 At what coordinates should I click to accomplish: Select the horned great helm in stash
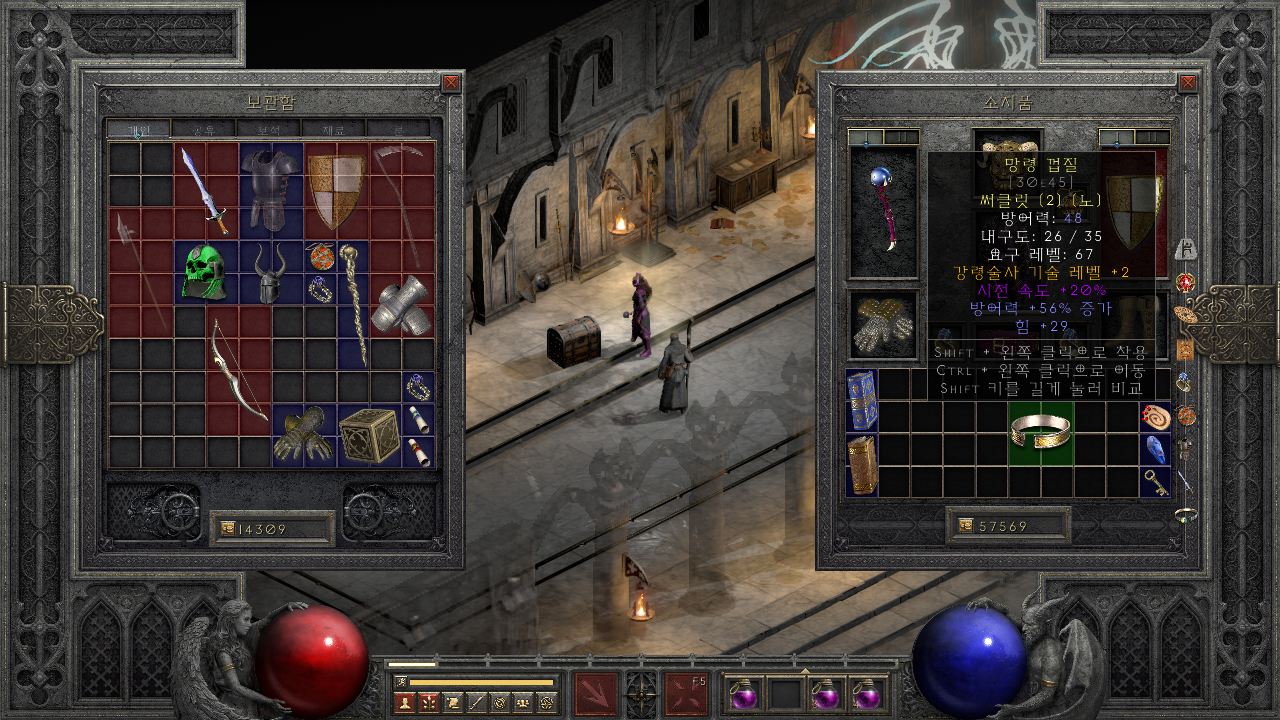point(270,273)
